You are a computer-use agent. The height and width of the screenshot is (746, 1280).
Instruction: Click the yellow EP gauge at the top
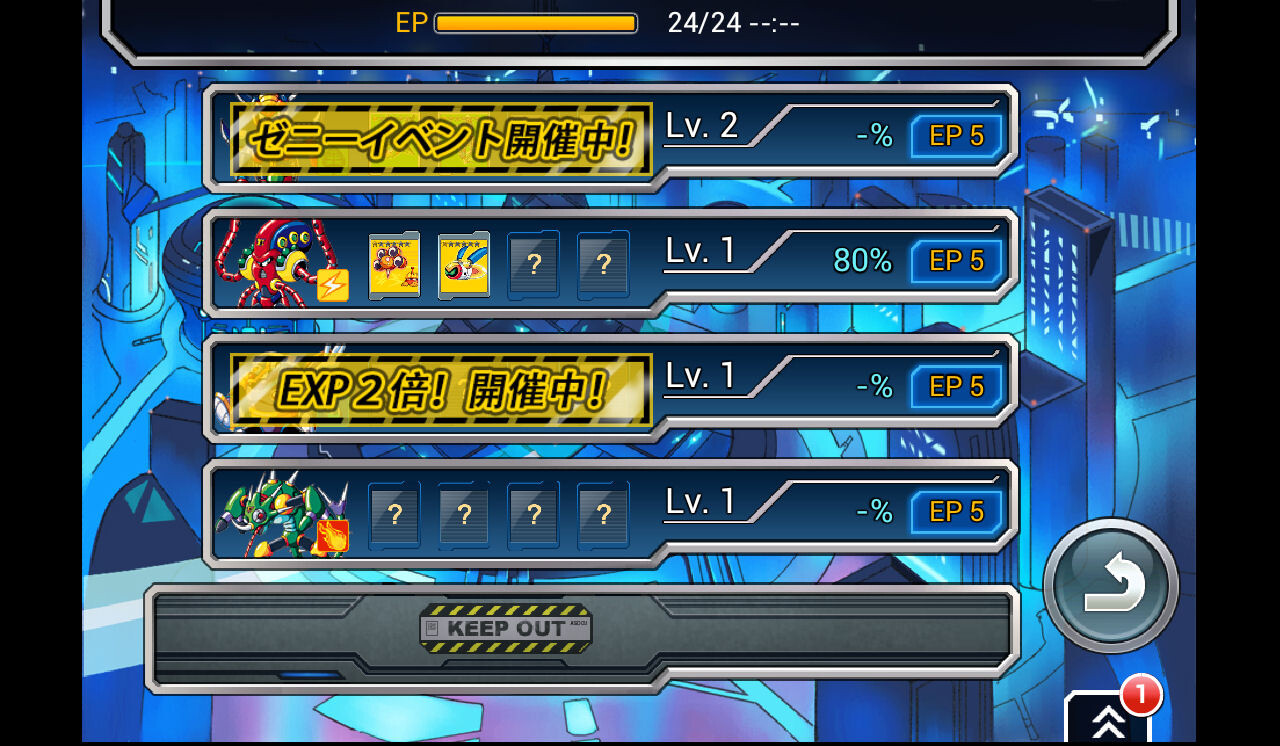point(536,22)
